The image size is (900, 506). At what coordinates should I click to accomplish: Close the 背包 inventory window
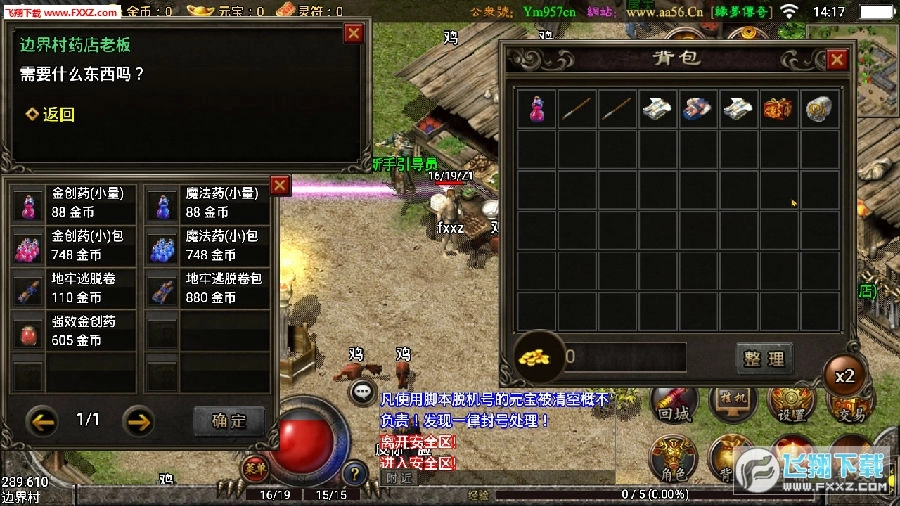point(837,59)
